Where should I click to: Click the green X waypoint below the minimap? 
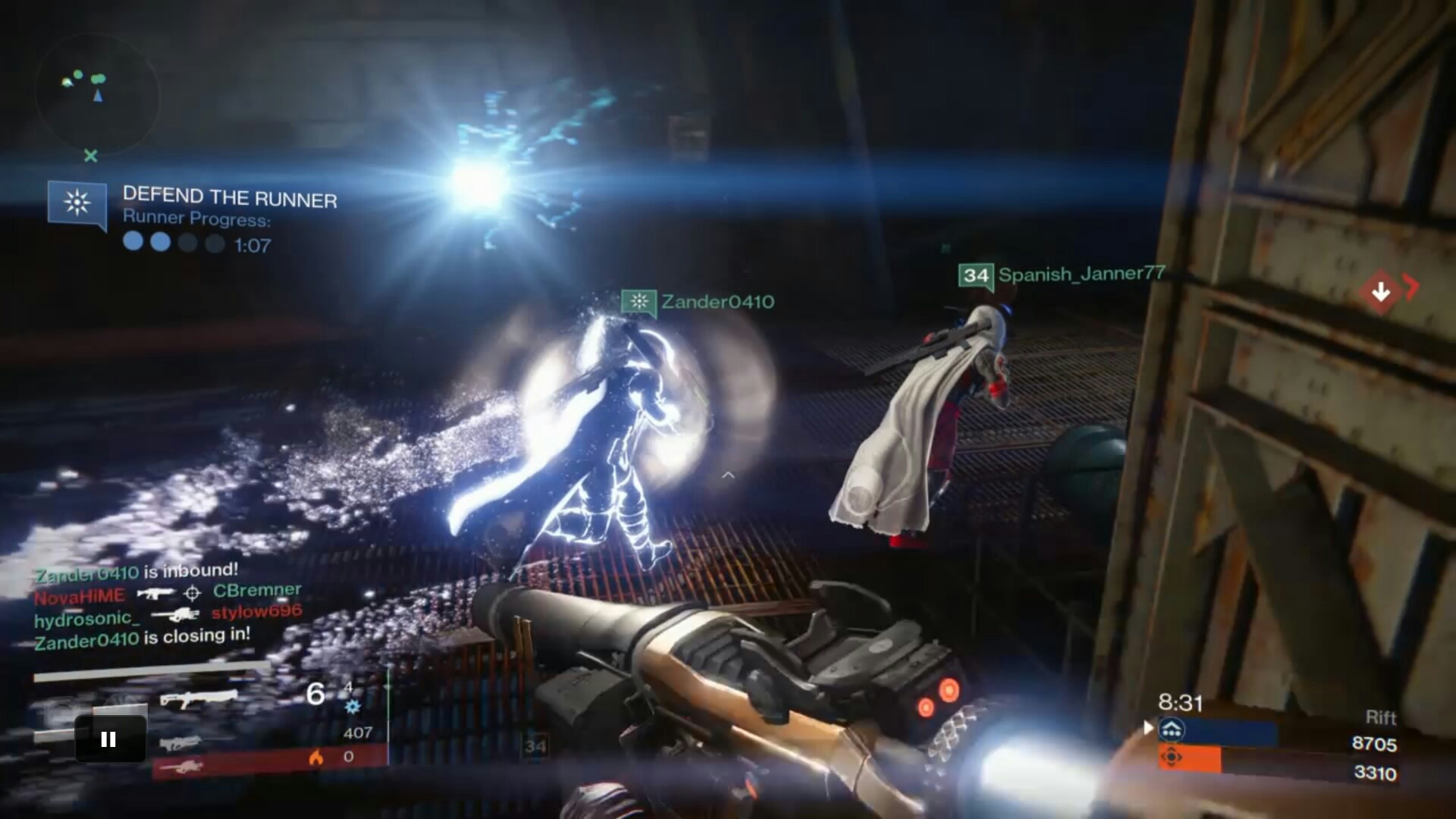(90, 156)
